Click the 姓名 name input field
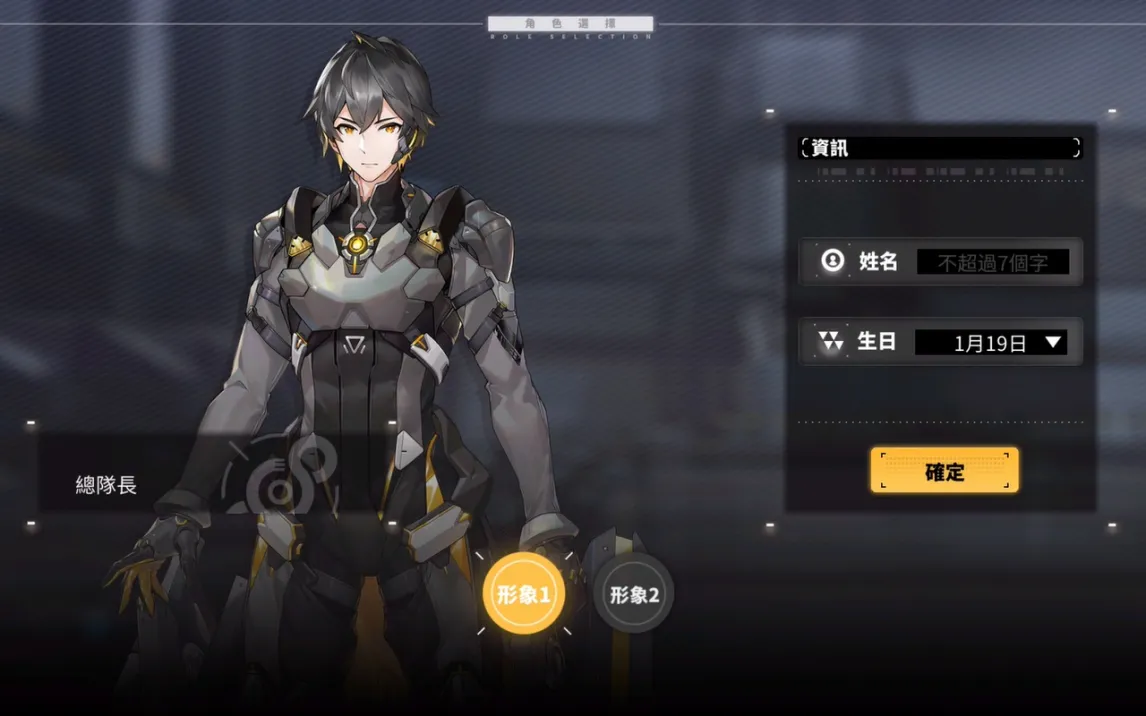The width and height of the screenshot is (1146, 716). pos(992,263)
